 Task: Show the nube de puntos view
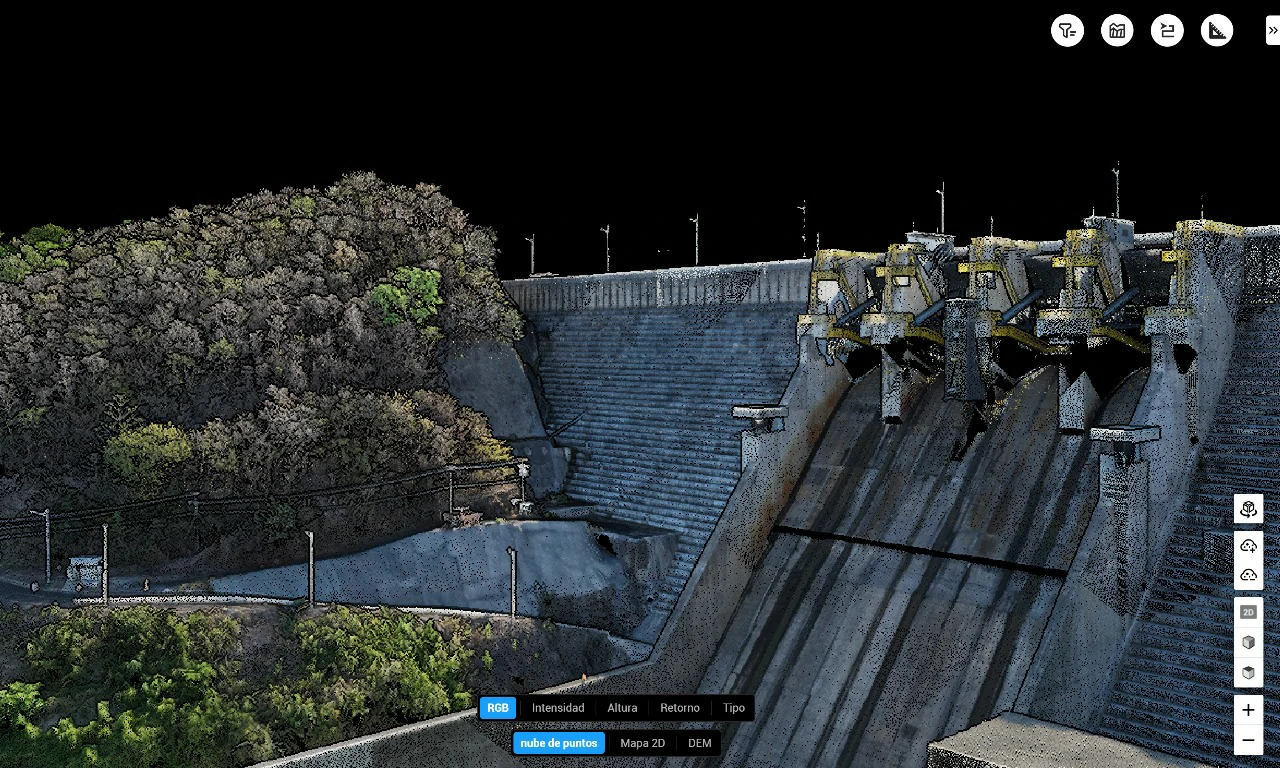[559, 743]
